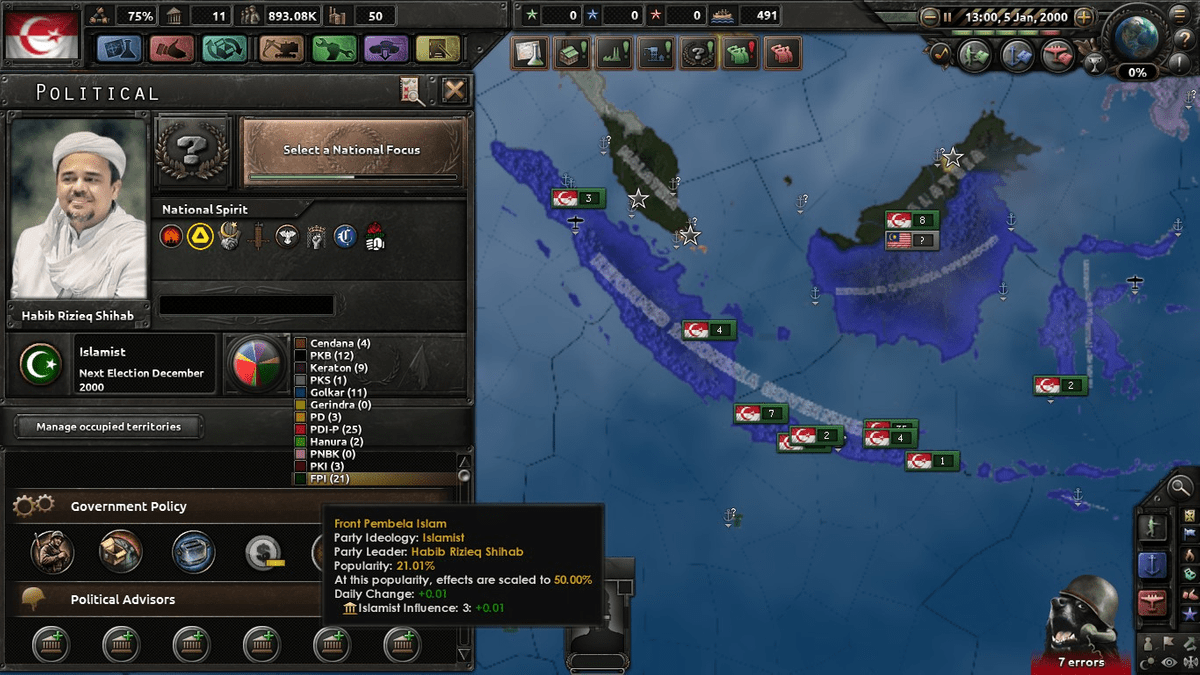
Task: Click the Indonesian country flag
Action: pos(41,37)
